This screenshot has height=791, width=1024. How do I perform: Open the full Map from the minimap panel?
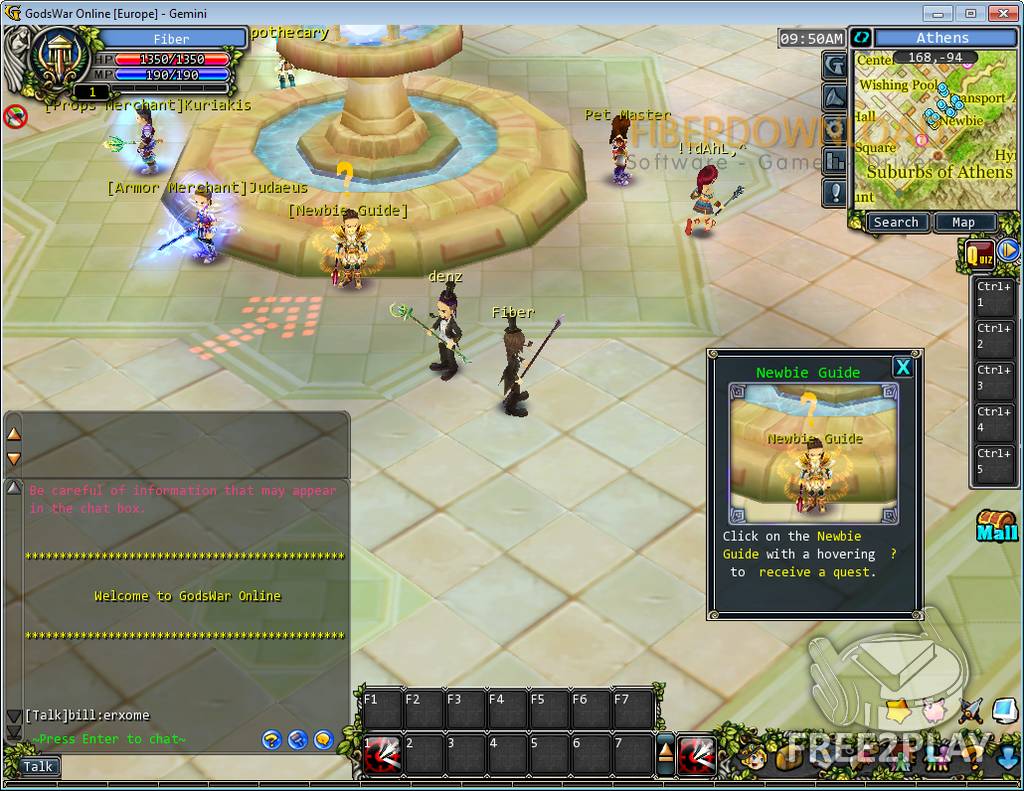tap(963, 222)
